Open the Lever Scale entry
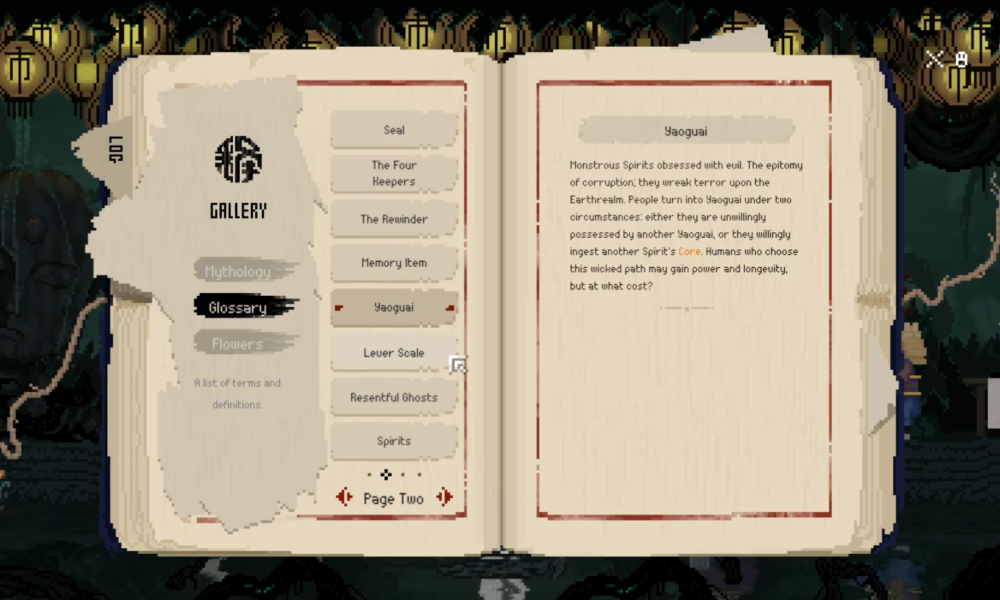Viewport: 1000px width, 600px height. pyautogui.click(x=393, y=353)
